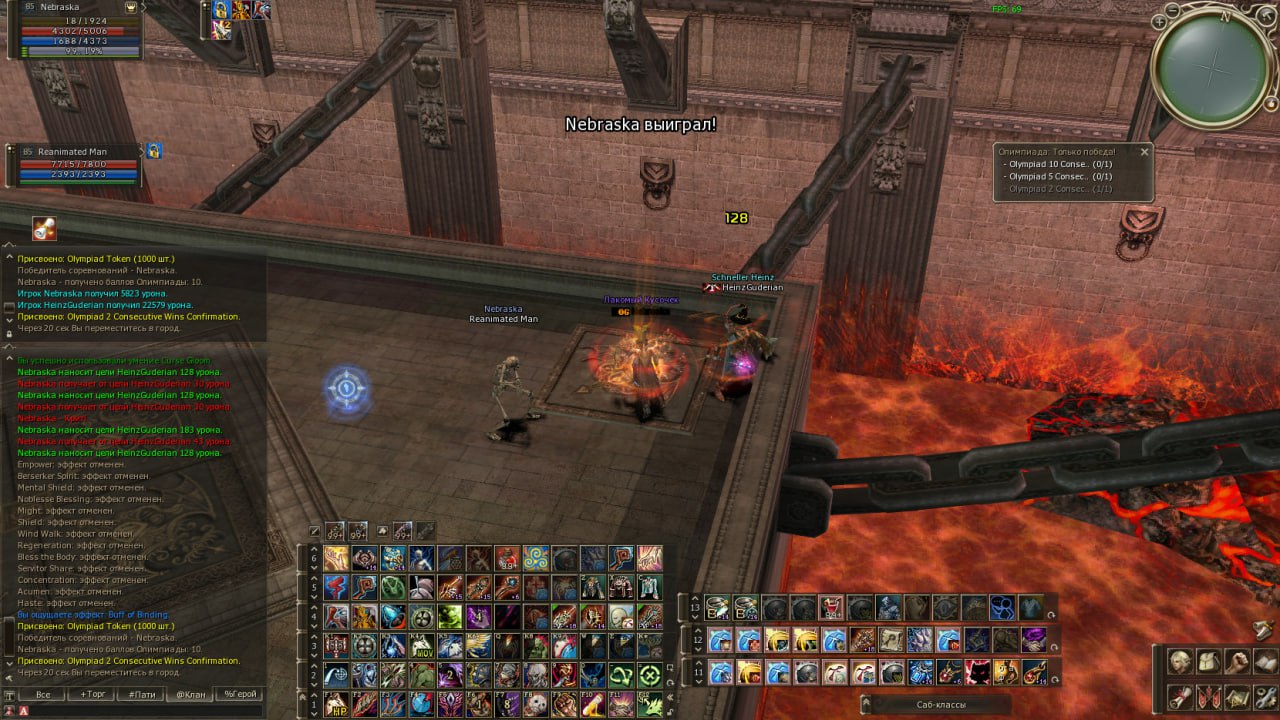Screen dimensions: 1280x720
Task: Show the %Герой chat tab
Action: coord(240,694)
